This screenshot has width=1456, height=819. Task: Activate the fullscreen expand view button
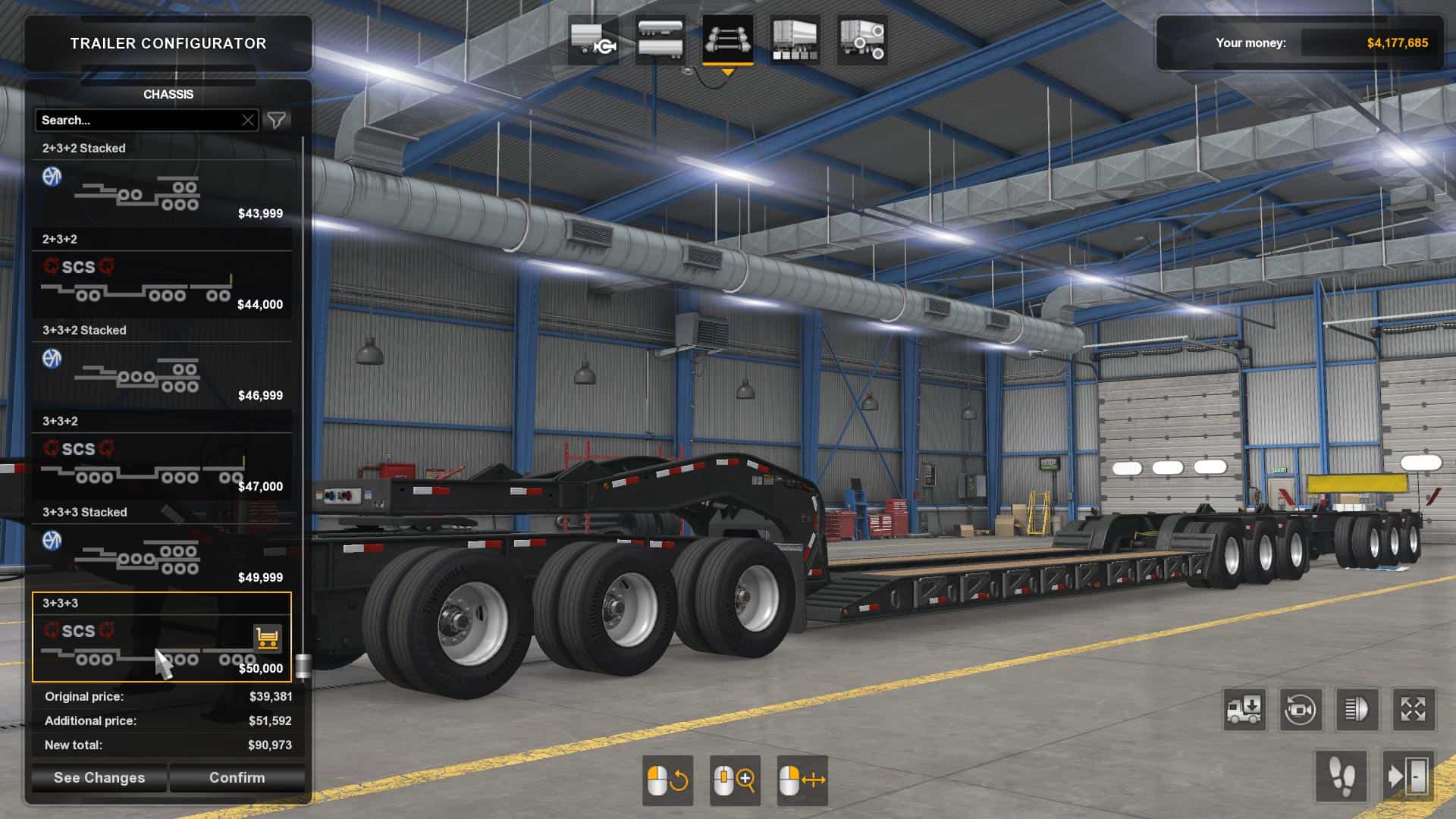1413,711
